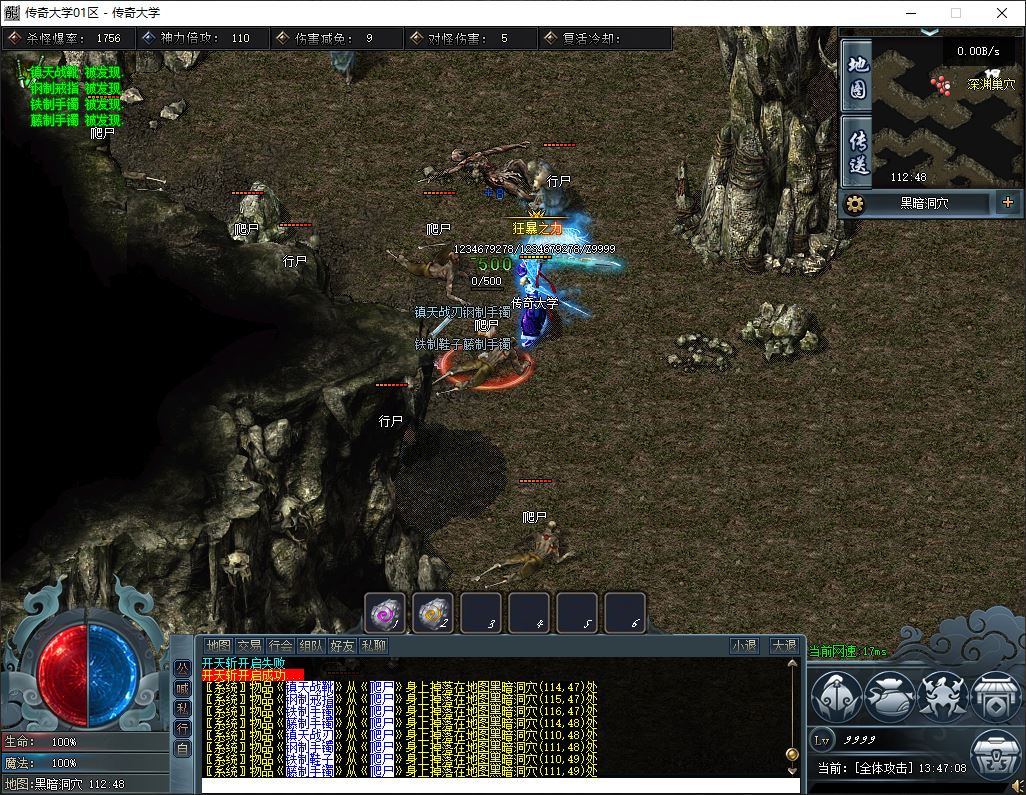The width and height of the screenshot is (1026, 795).
Task: Switch to the 好友 friends chat tab
Action: pyautogui.click(x=342, y=646)
